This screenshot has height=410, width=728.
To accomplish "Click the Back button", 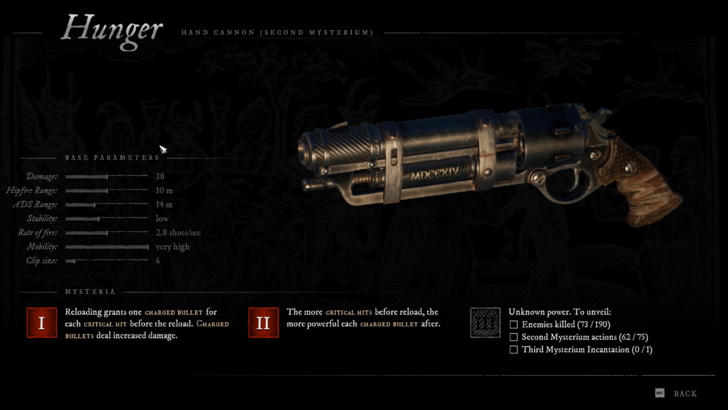I will click(x=677, y=394).
